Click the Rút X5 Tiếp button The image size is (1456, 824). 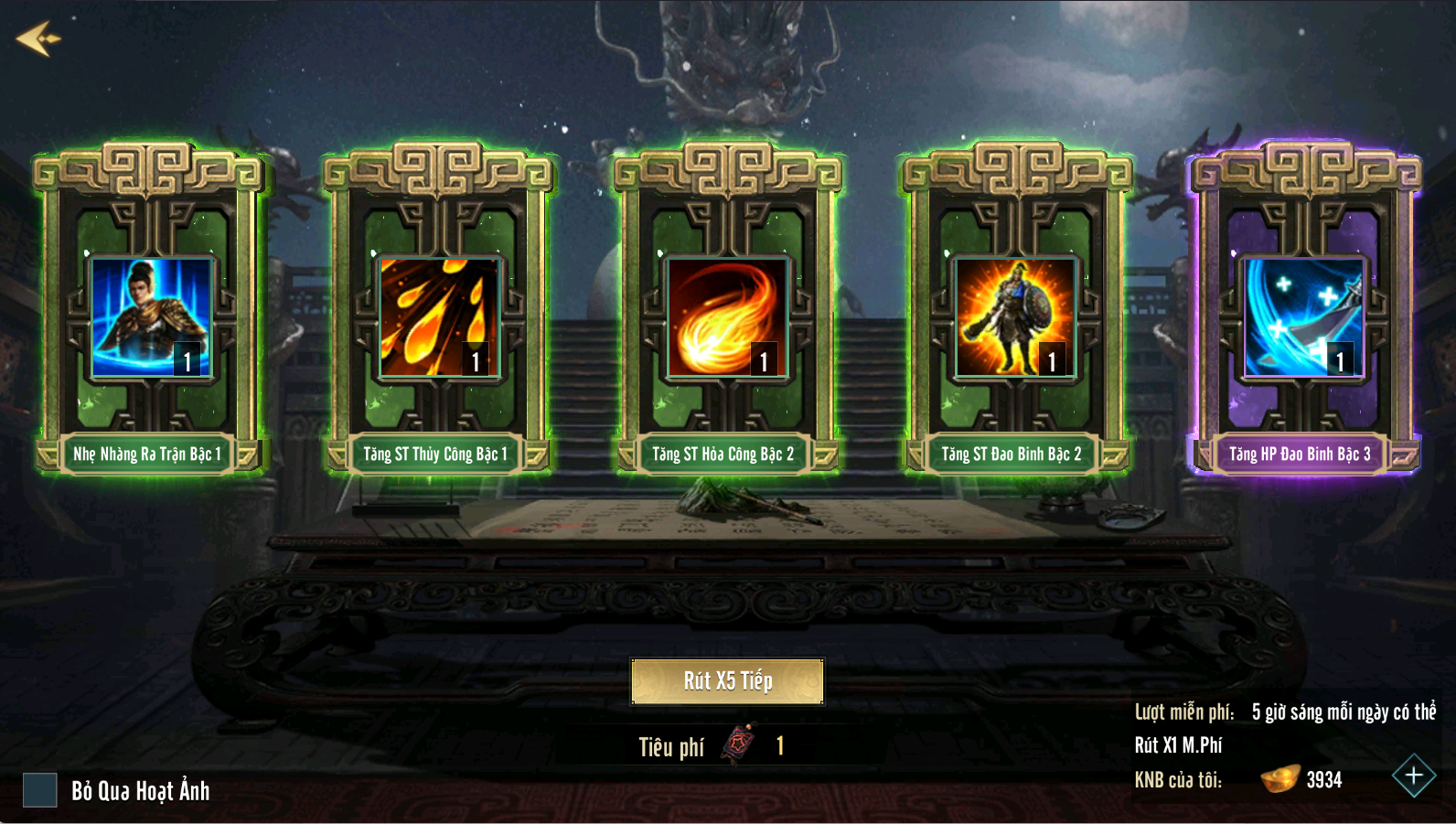(727, 681)
